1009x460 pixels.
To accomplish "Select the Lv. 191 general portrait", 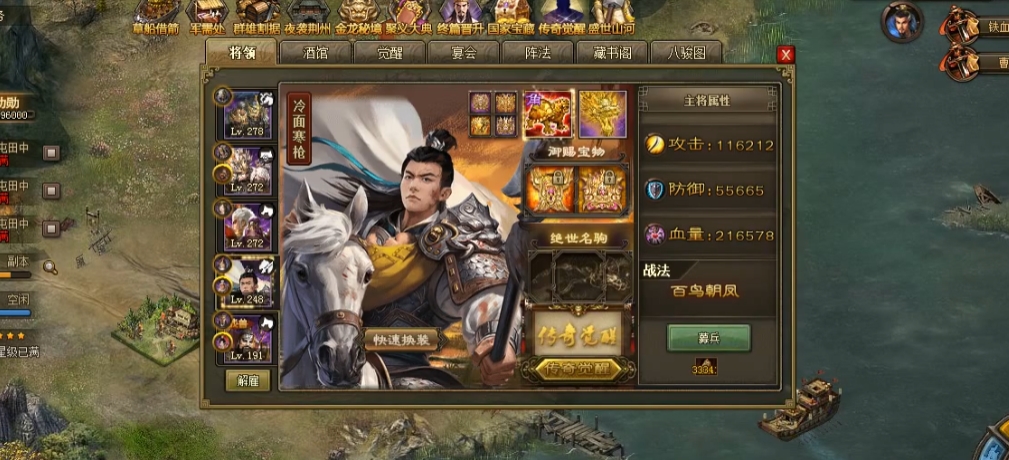I will point(247,337).
